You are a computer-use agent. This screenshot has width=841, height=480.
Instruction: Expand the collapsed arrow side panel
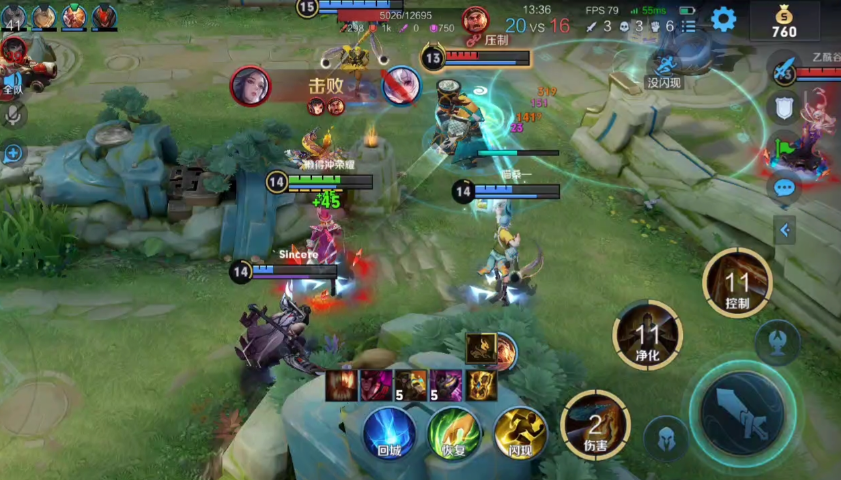point(785,230)
